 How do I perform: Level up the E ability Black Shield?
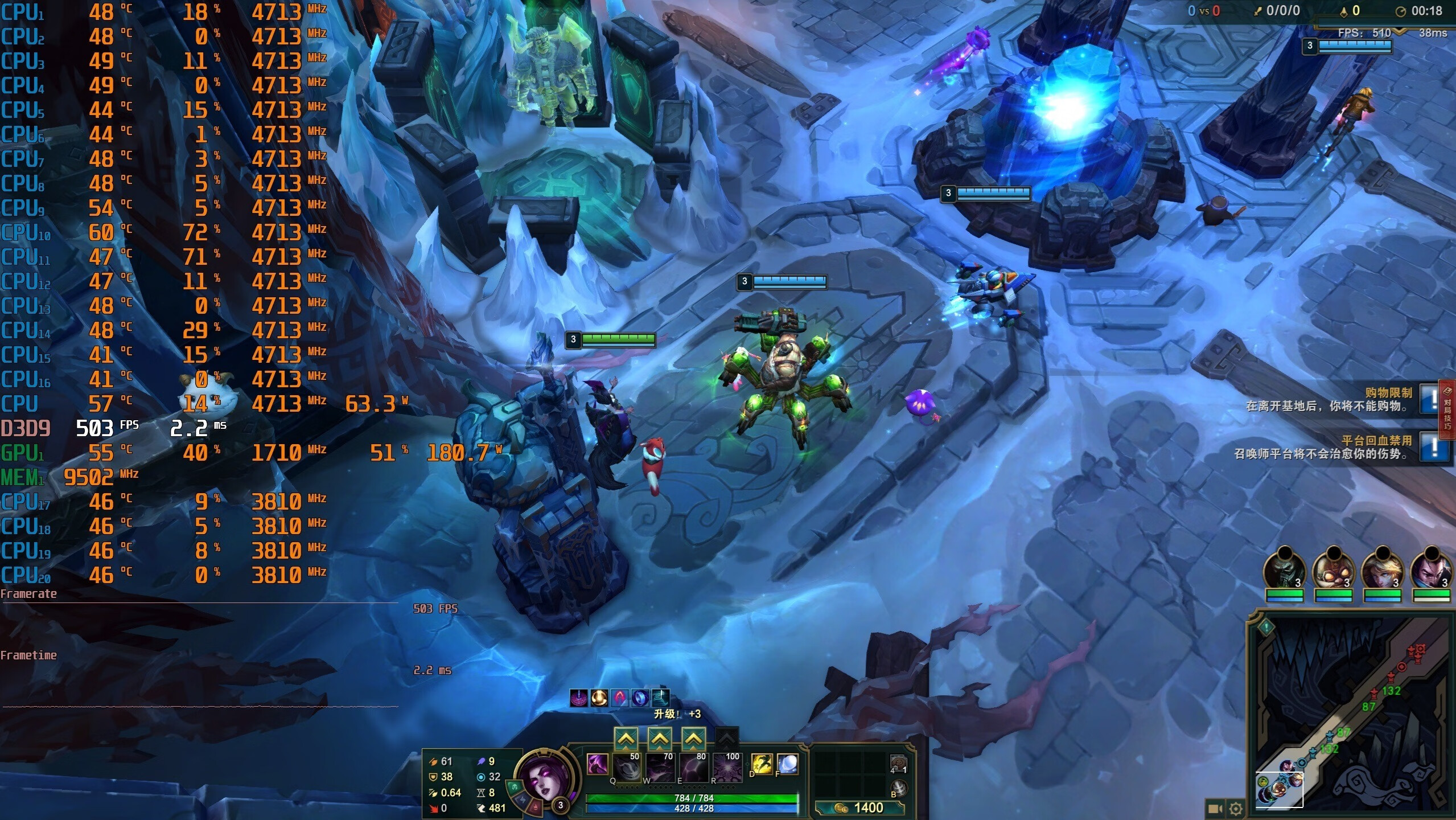tap(693, 739)
